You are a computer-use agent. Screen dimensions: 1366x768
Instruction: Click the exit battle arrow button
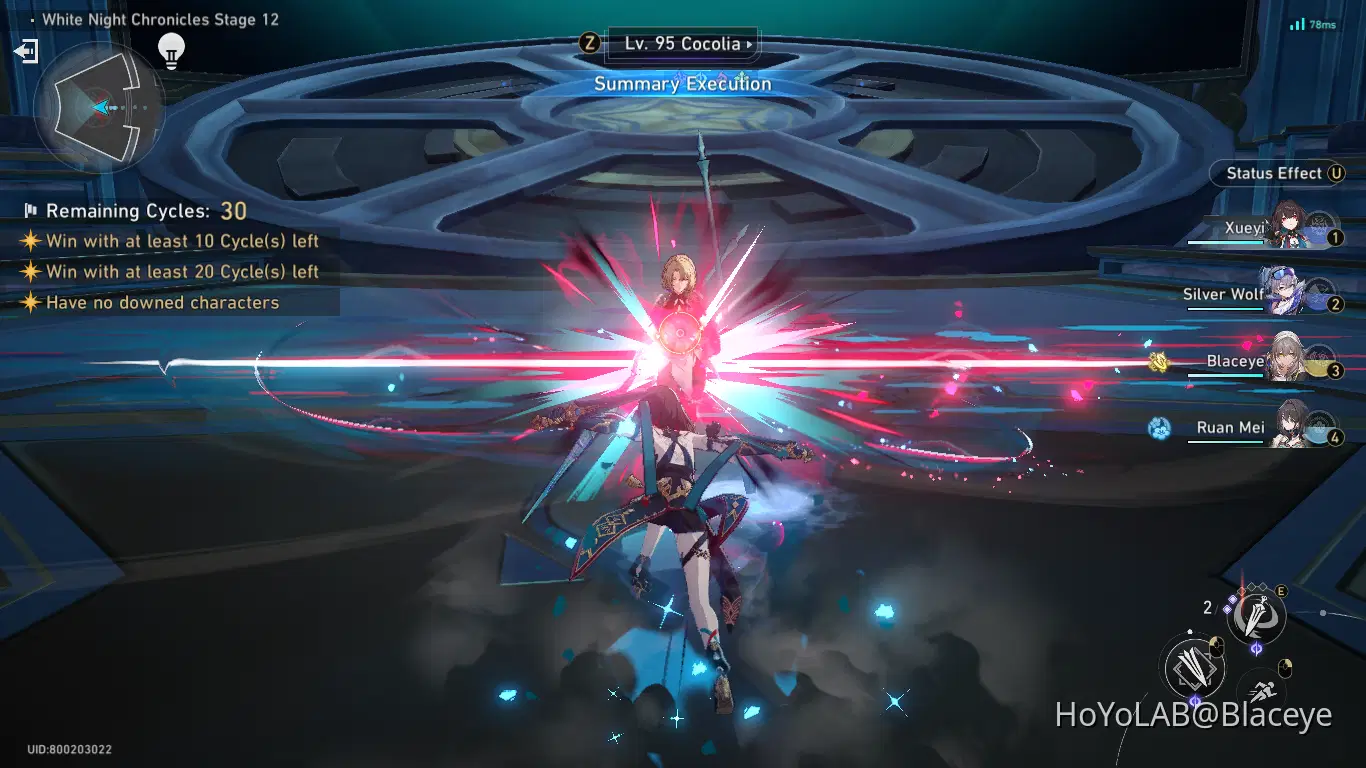tap(27, 50)
